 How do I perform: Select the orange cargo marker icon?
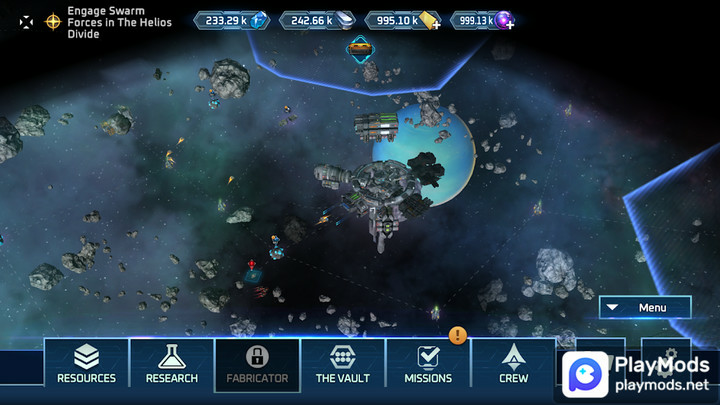point(360,47)
